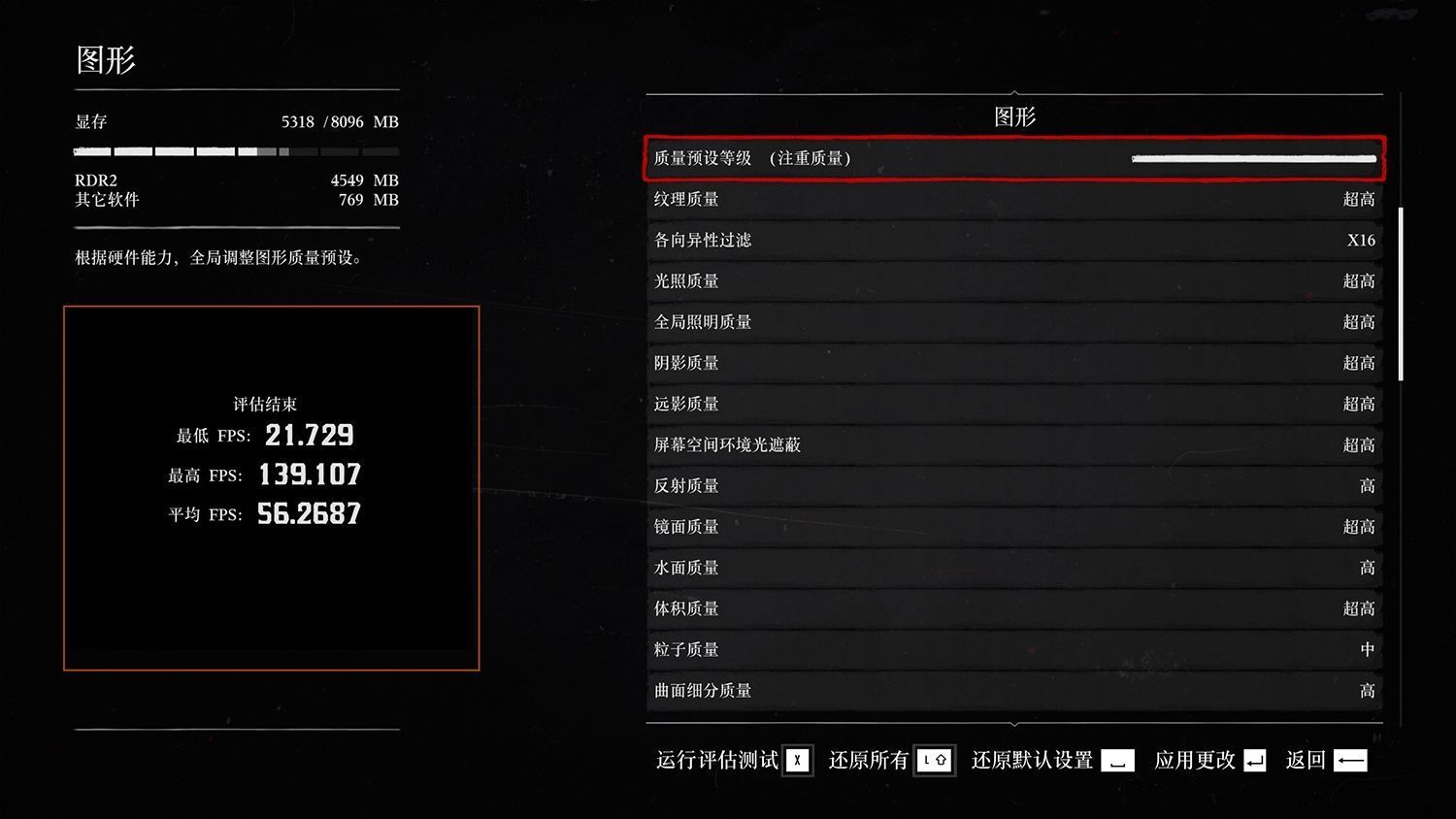
Task: Click the settings list scrollbar
Action: [1401, 293]
